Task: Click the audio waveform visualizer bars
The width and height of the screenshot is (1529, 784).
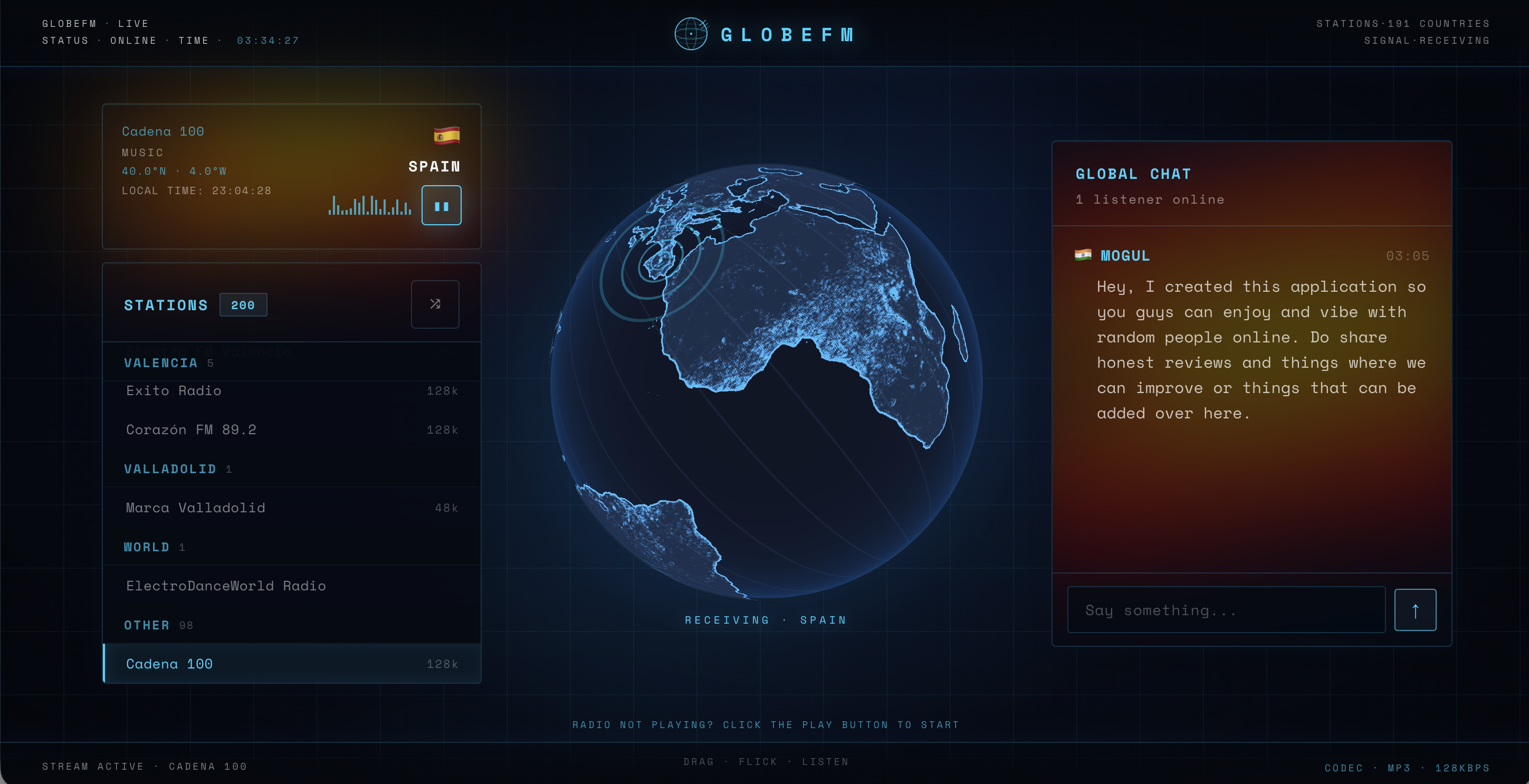Action: (369, 206)
